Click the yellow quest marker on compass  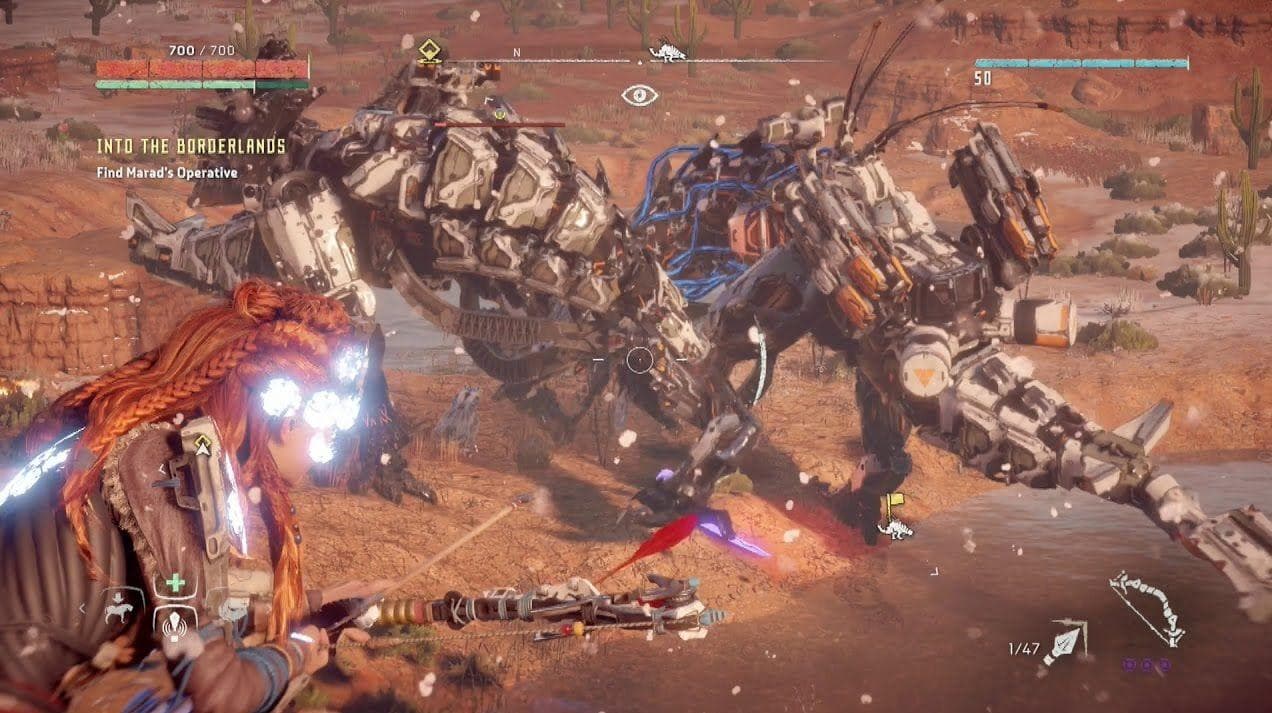tap(430, 50)
